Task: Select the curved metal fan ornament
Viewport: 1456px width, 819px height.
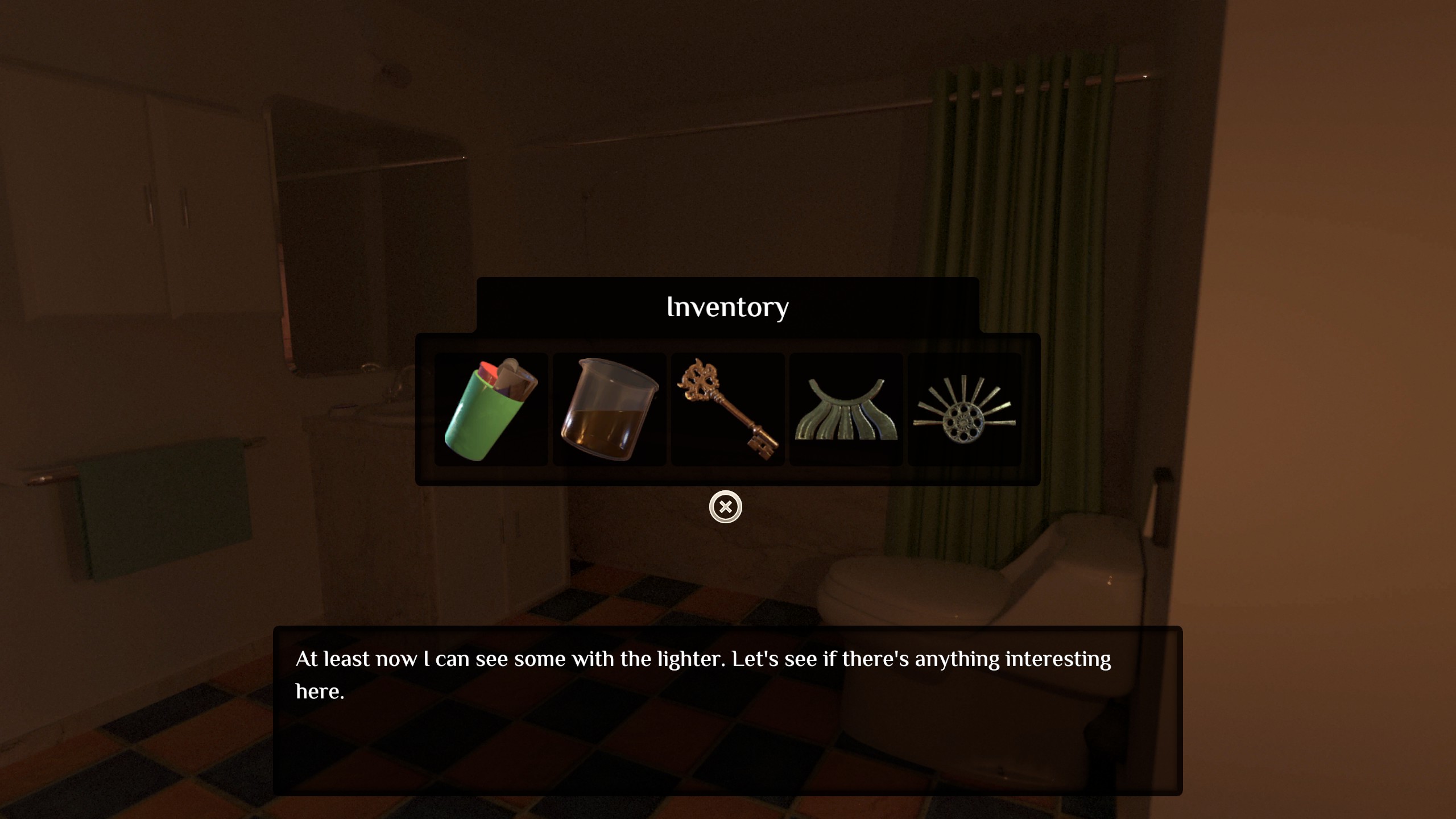Action: point(846,409)
